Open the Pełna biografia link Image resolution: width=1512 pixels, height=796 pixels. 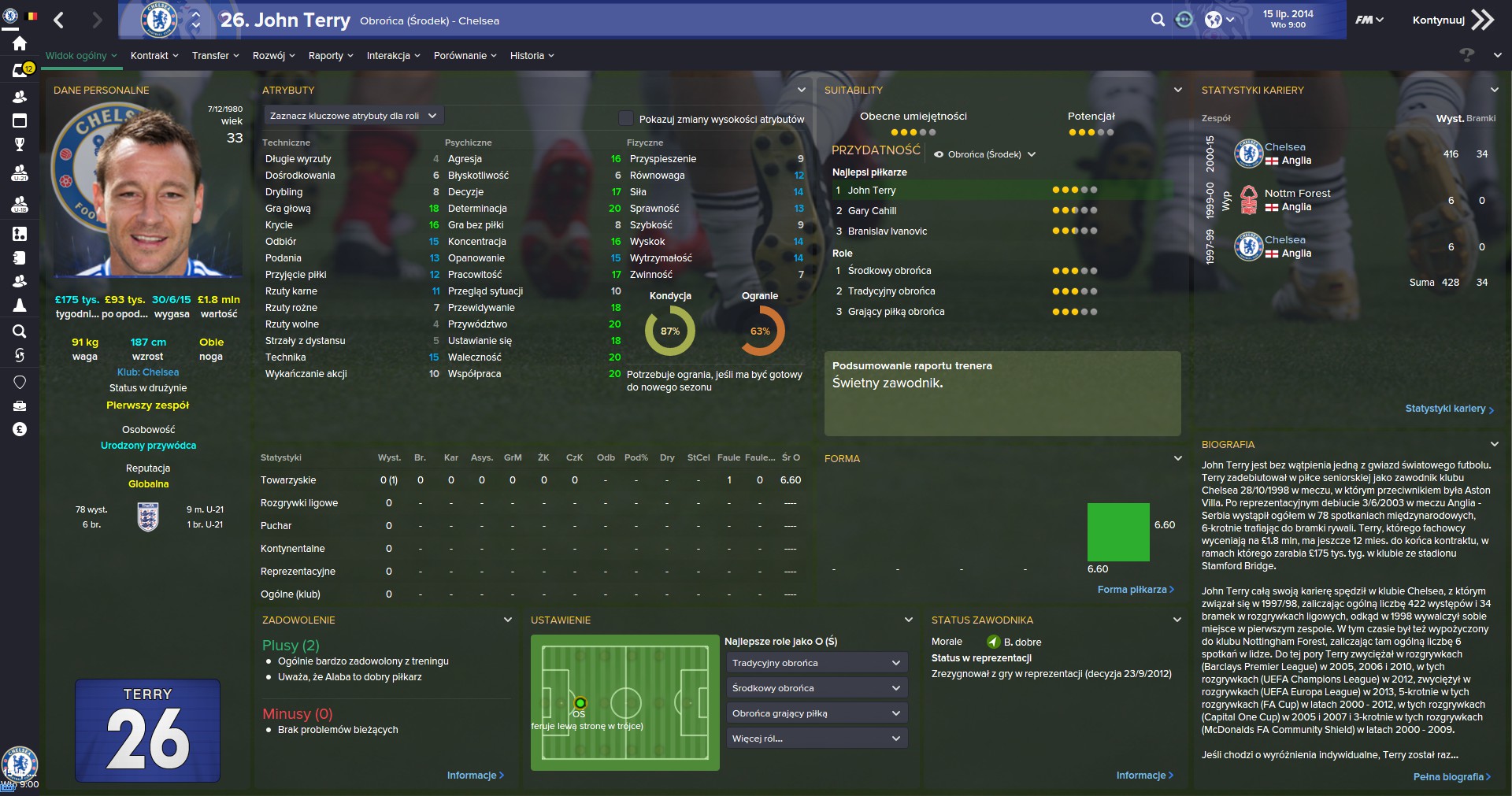1451,777
